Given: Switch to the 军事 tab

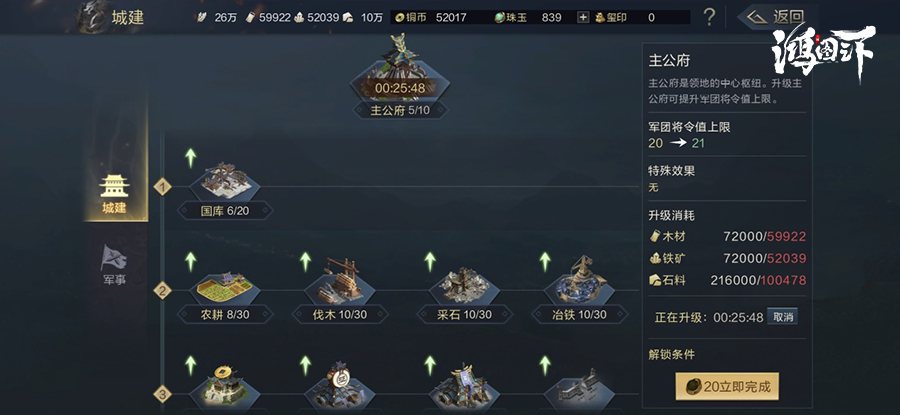Looking at the screenshot, I should (115, 264).
